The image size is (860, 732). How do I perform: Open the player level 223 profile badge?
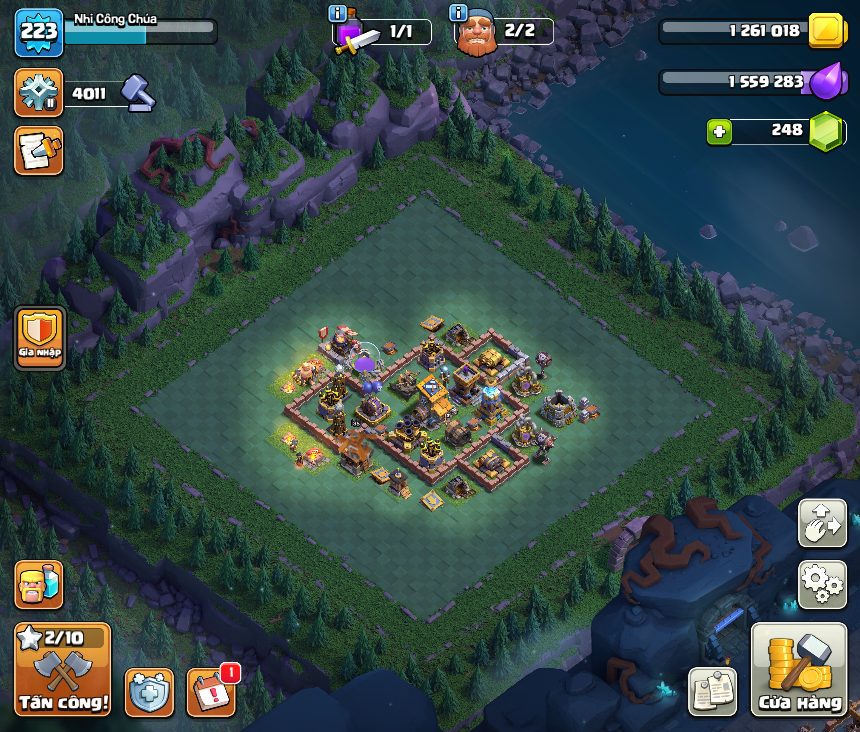[x=38, y=31]
